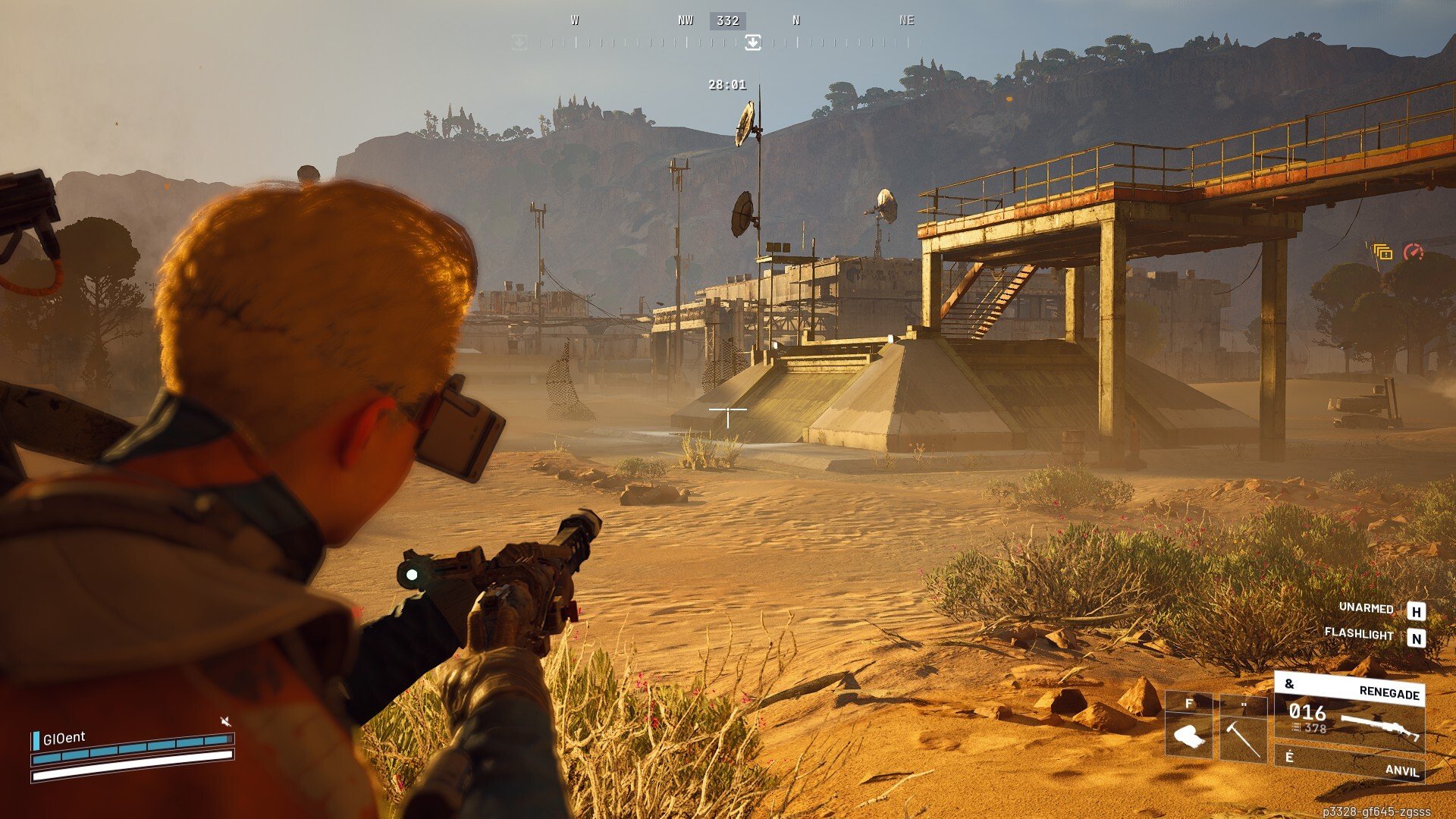
Task: Click the faded download marker at compass edge
Action: point(519,42)
